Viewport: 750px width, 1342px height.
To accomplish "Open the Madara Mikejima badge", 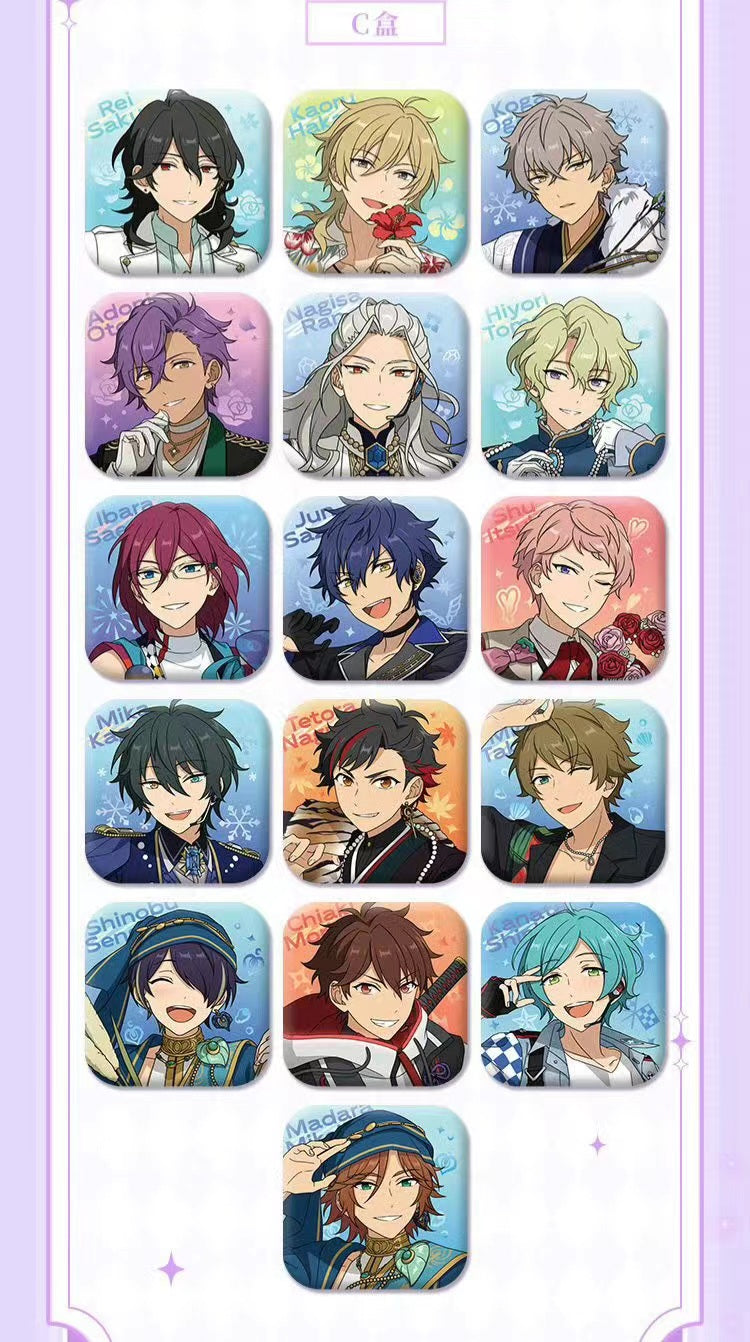I will pyautogui.click(x=375, y=1197).
